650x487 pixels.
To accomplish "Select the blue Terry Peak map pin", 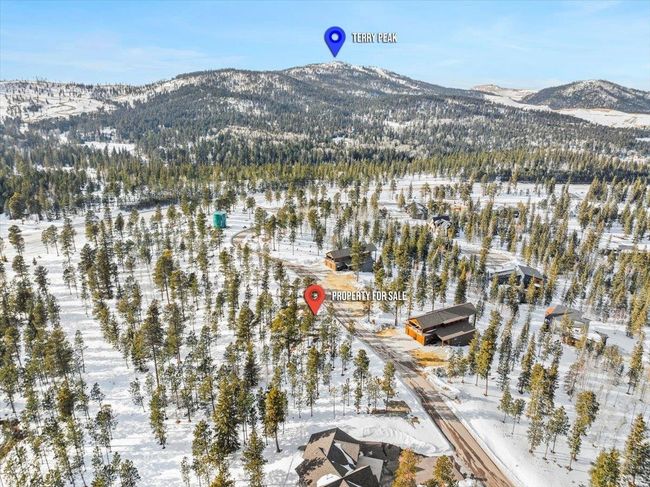I will coord(334,39).
